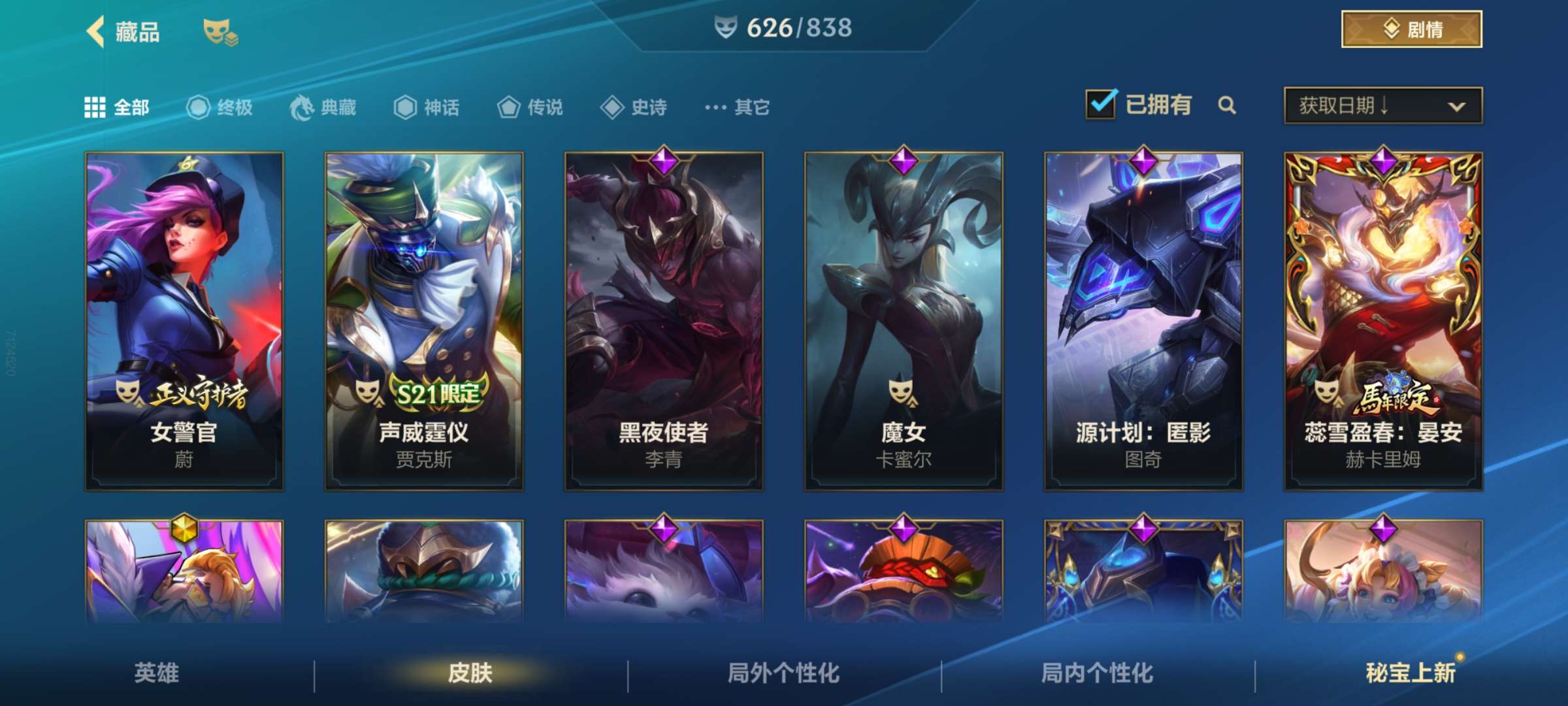The image size is (1568, 706).
Task: Open the search magnifier next to 已拥有
Action: (x=1228, y=105)
